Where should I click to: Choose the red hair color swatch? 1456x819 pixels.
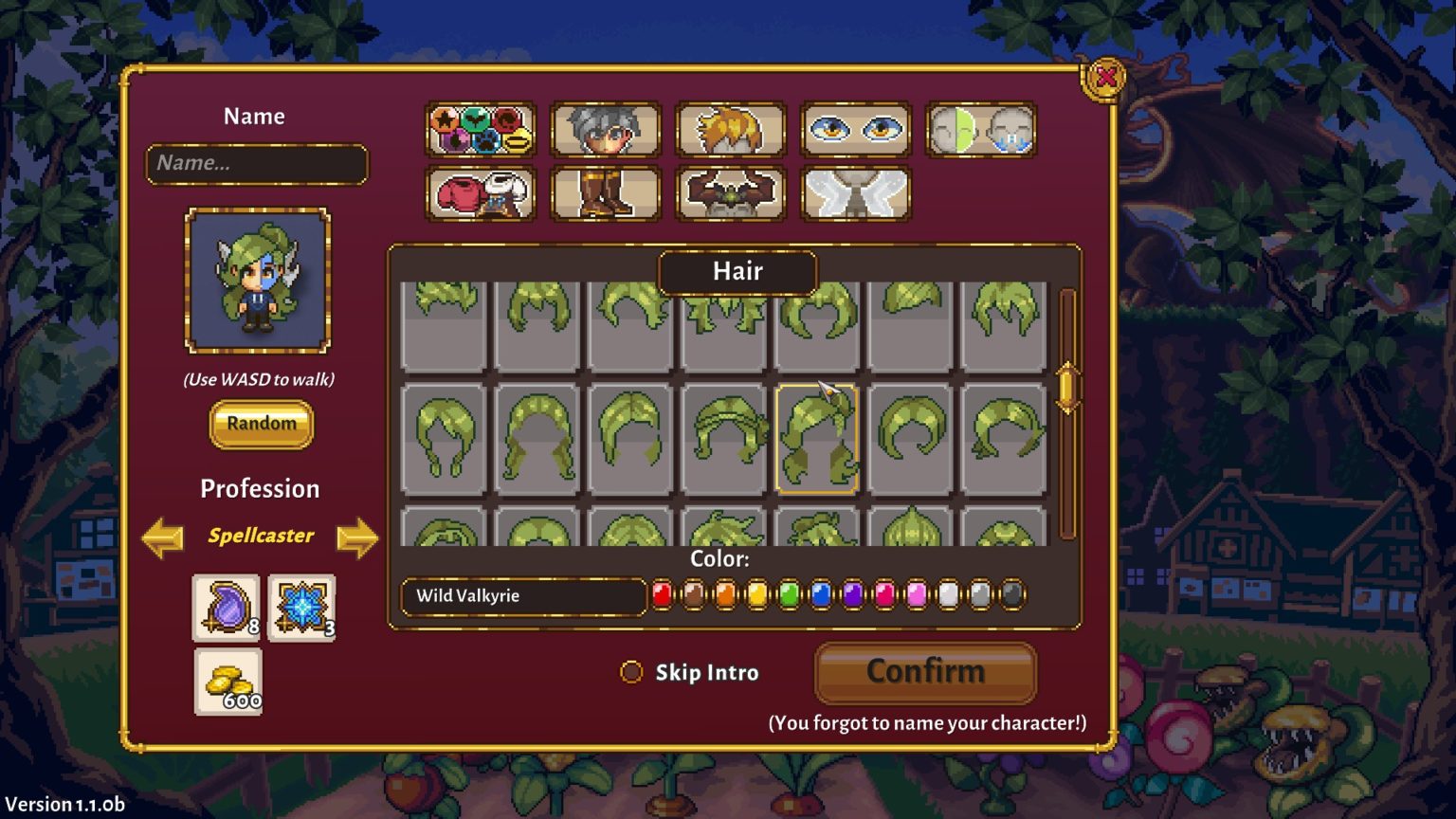click(x=663, y=595)
